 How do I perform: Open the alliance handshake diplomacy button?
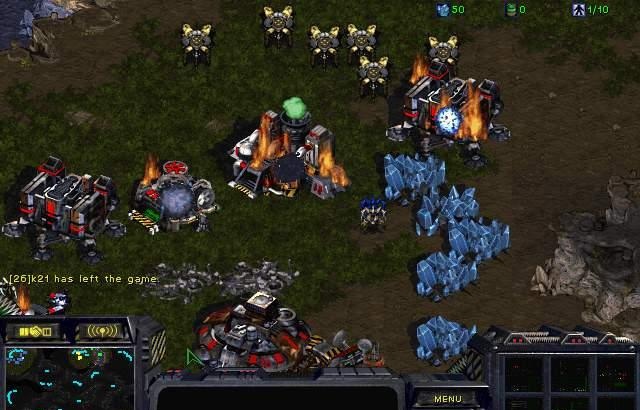[x=34, y=331]
